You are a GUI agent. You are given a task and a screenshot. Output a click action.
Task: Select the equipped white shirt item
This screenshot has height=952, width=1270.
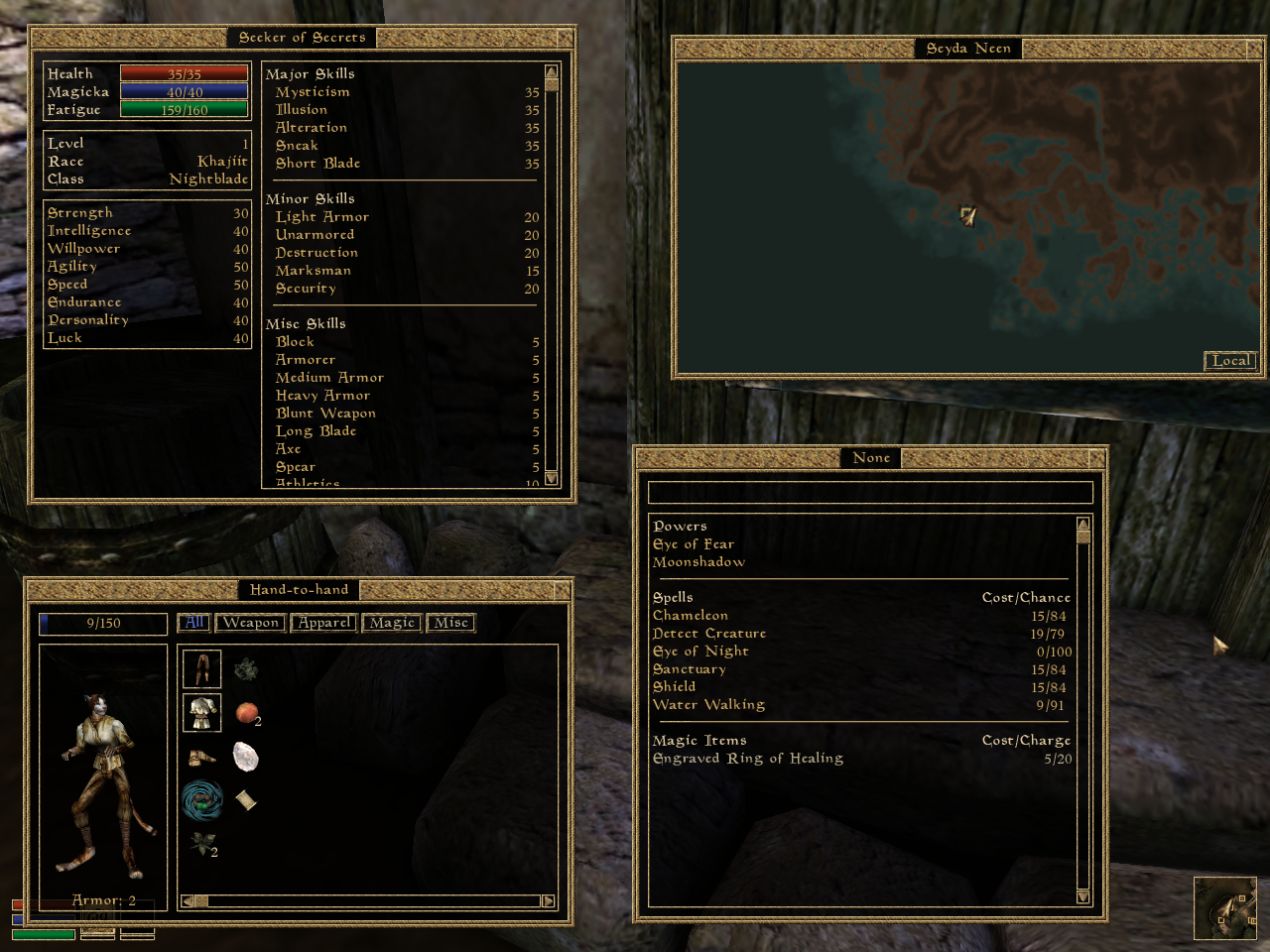click(201, 712)
